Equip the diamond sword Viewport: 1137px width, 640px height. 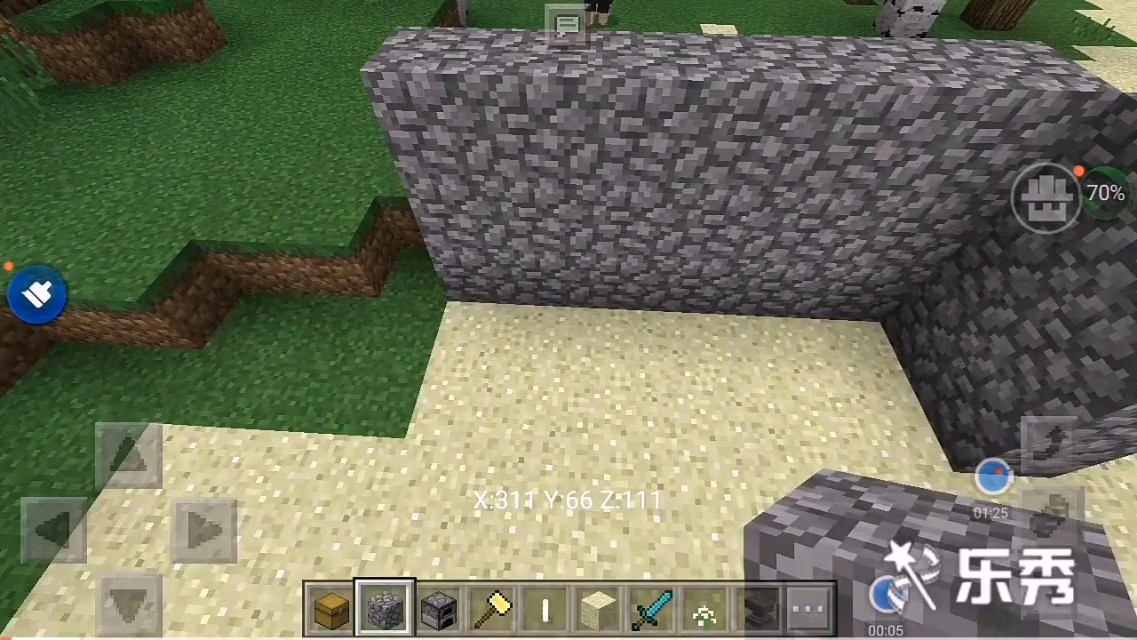(652, 607)
